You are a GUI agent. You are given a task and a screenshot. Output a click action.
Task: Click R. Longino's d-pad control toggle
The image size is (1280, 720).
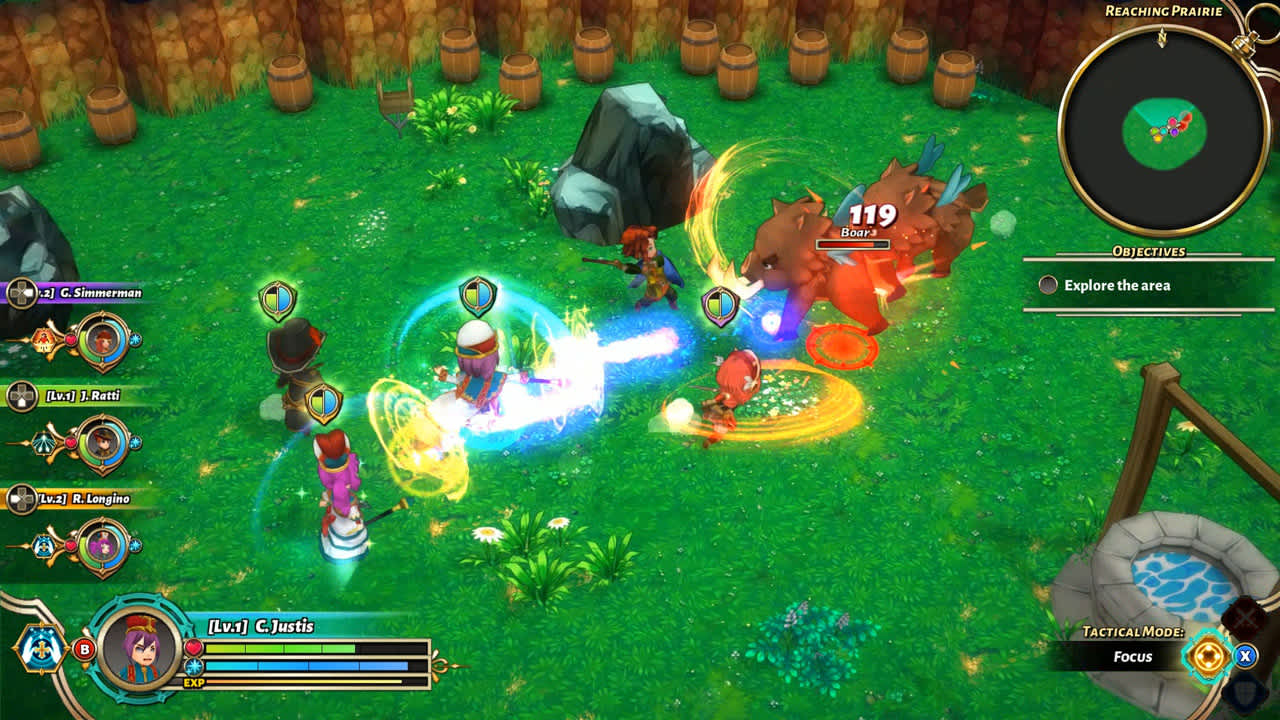21,498
